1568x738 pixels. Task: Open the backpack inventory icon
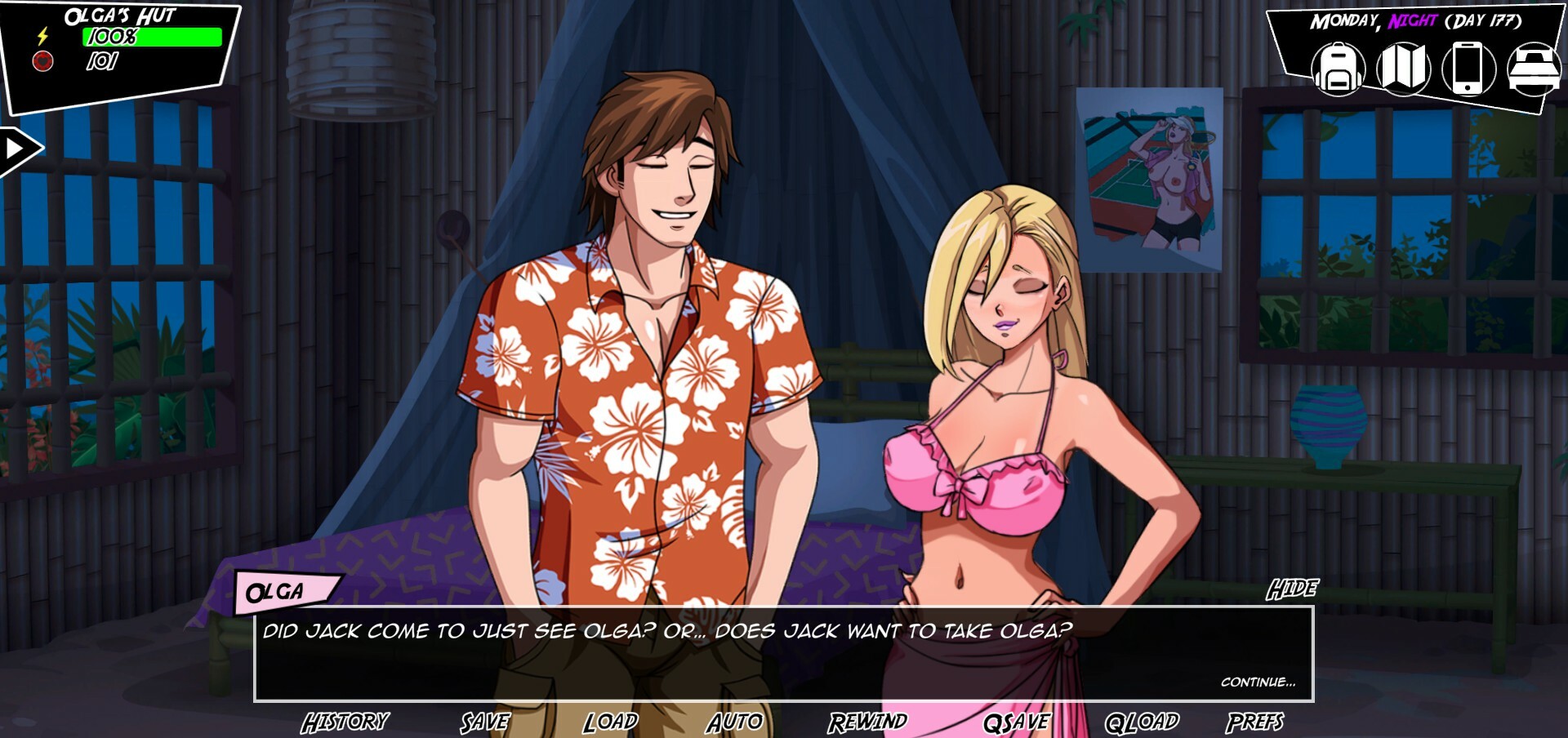(x=1338, y=69)
